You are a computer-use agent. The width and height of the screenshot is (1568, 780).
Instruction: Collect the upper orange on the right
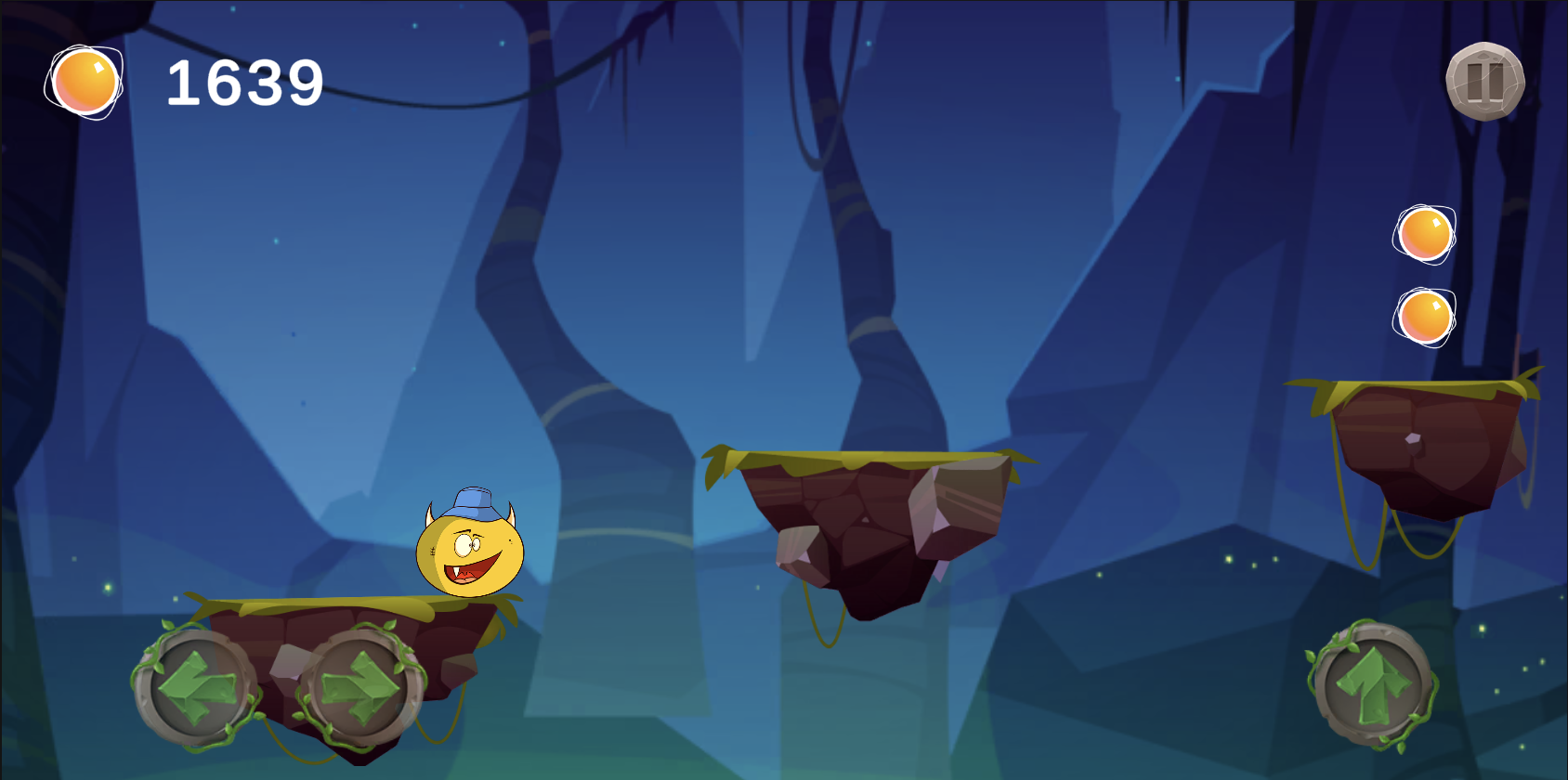point(1423,235)
